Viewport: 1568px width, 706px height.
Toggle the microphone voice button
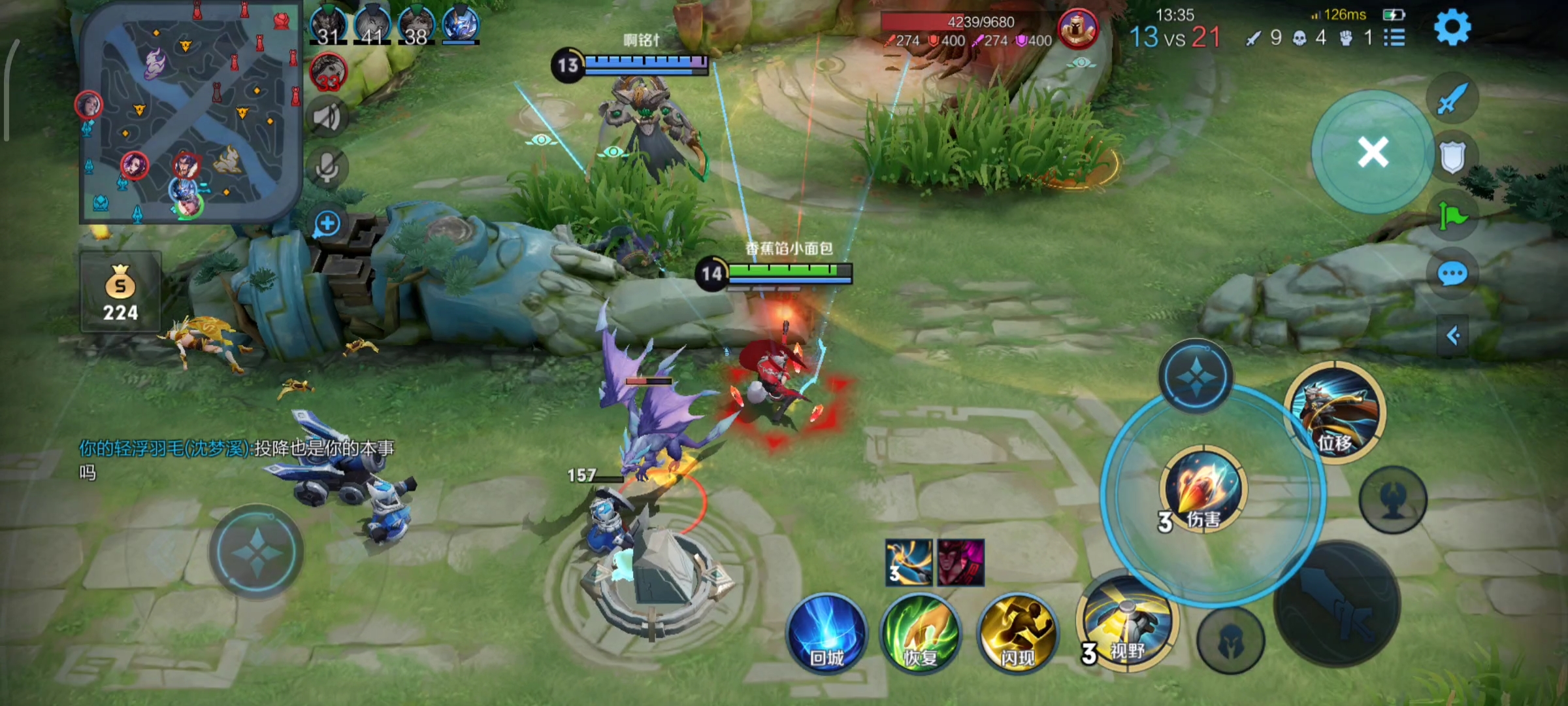click(x=327, y=168)
